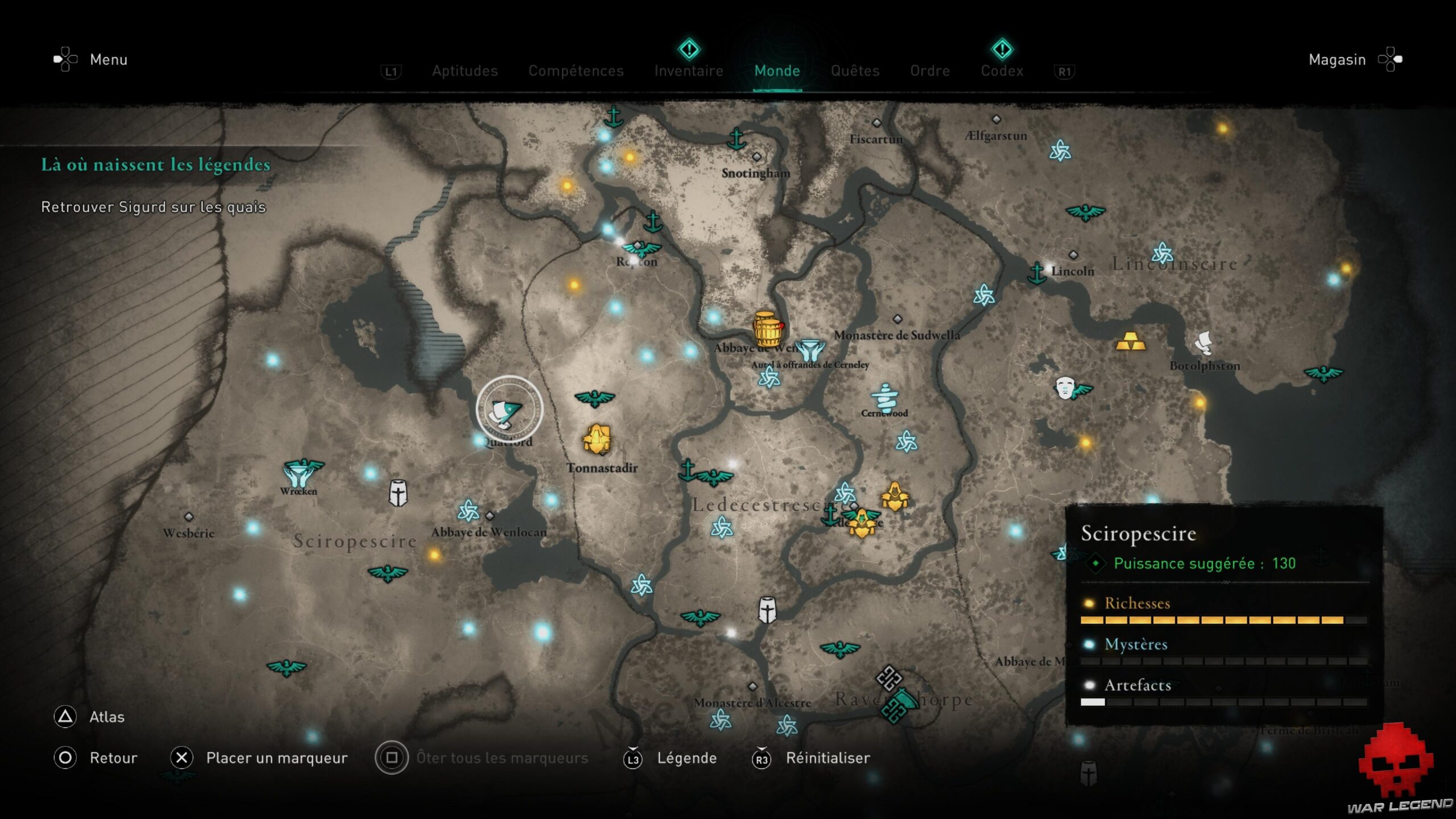Open the Menu option
The image size is (1456, 819).
108,60
